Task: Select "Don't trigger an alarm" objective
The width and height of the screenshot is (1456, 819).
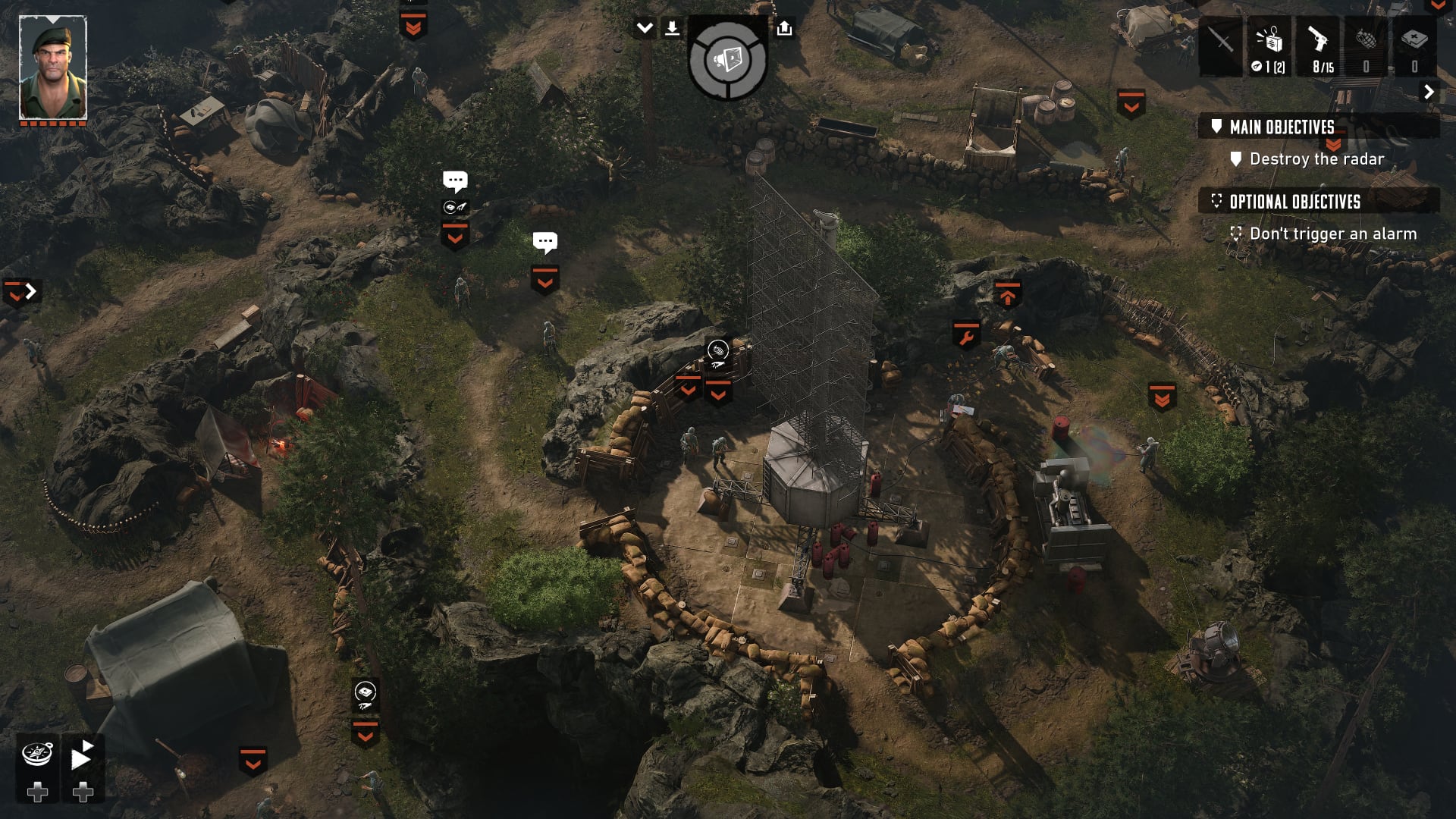Action: [x=1332, y=234]
